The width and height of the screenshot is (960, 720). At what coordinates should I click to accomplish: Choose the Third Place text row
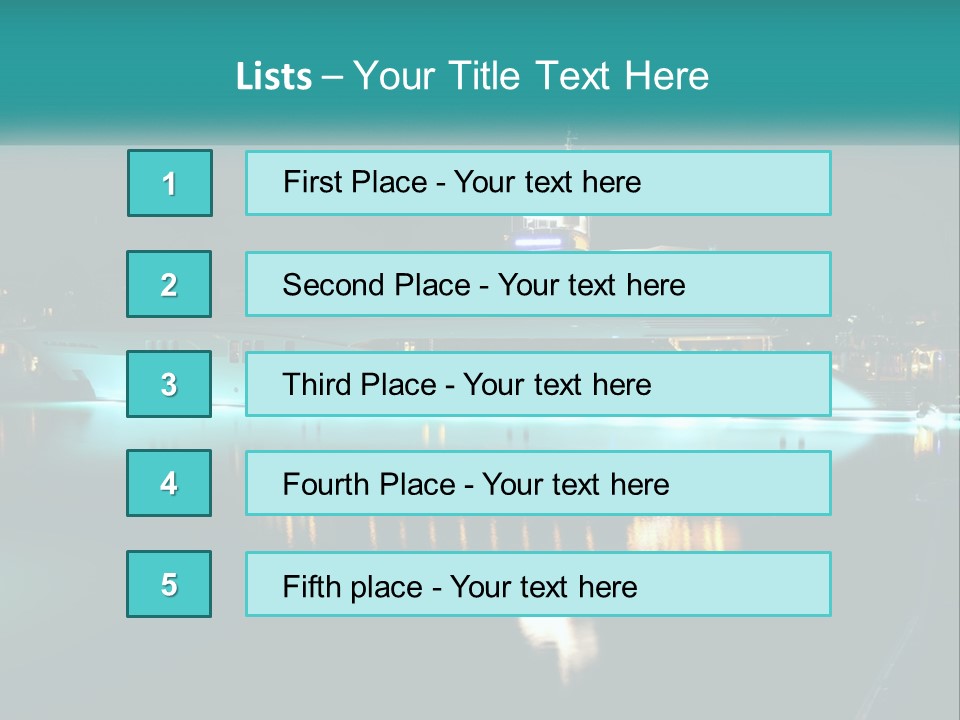[538, 384]
